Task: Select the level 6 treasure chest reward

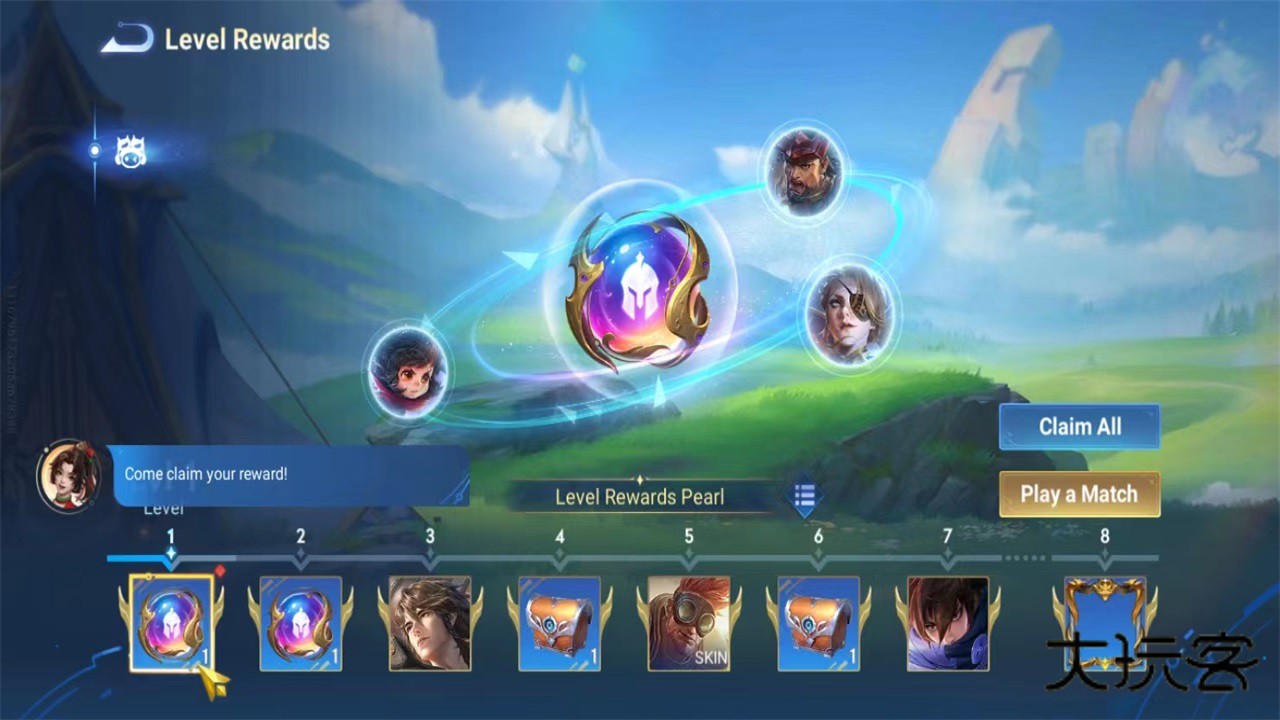Action: pyautogui.click(x=818, y=623)
